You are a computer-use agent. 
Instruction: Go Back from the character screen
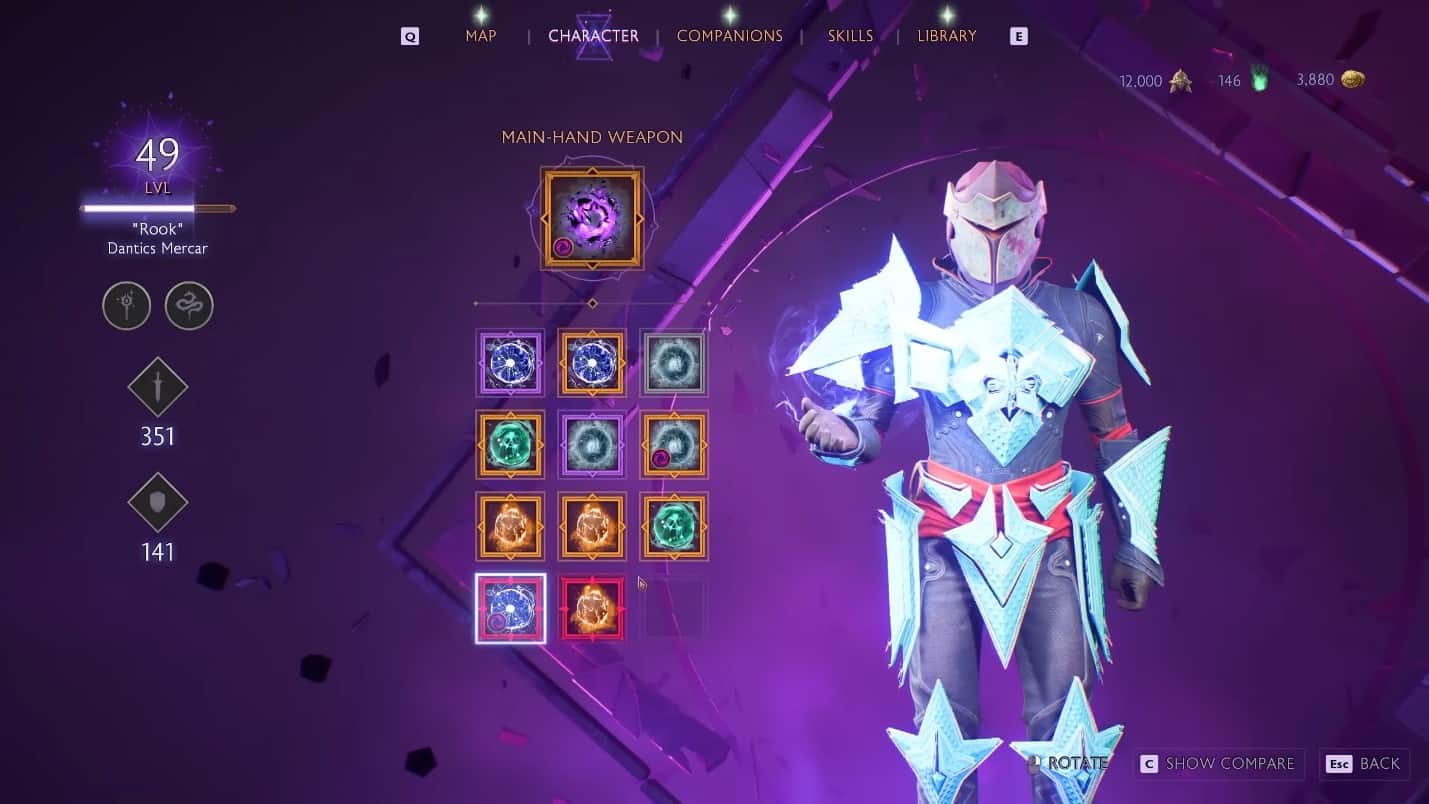[1364, 764]
